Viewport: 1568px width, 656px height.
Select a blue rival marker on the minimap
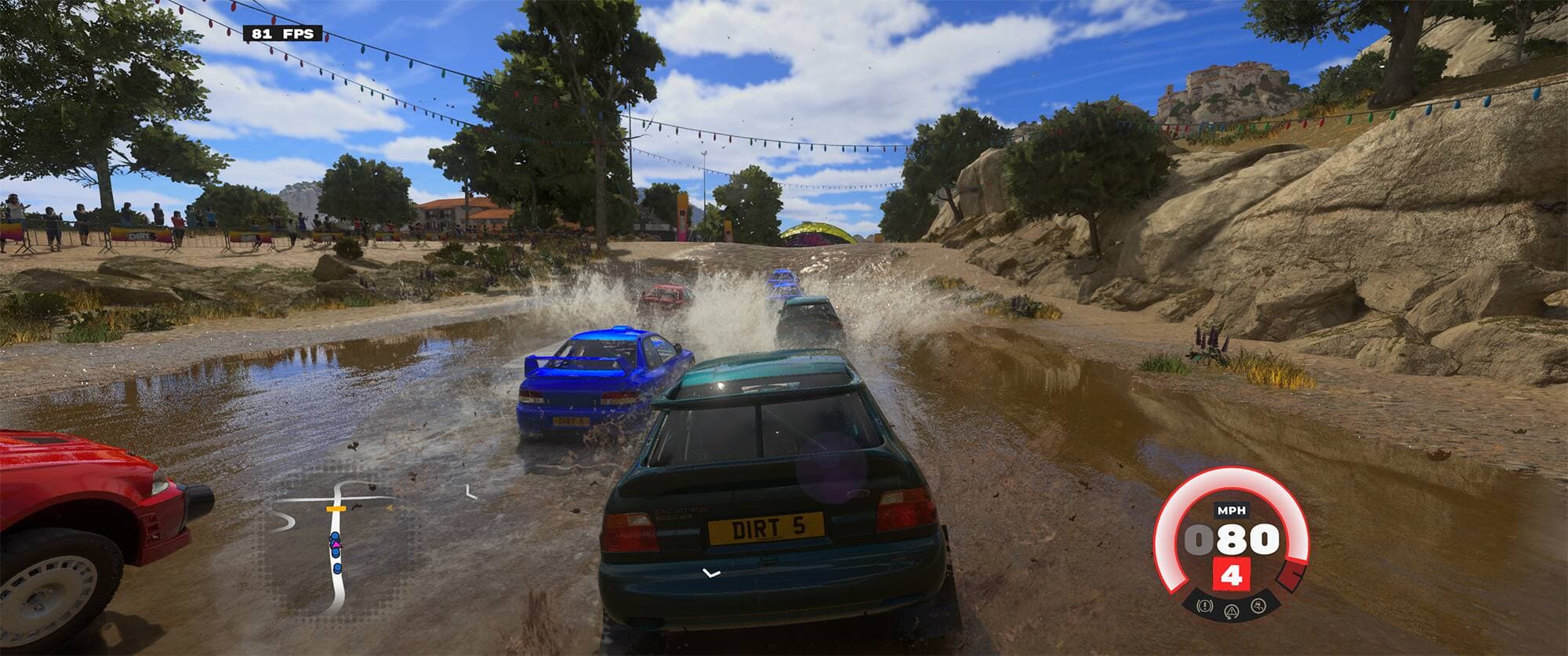pyautogui.click(x=336, y=568)
